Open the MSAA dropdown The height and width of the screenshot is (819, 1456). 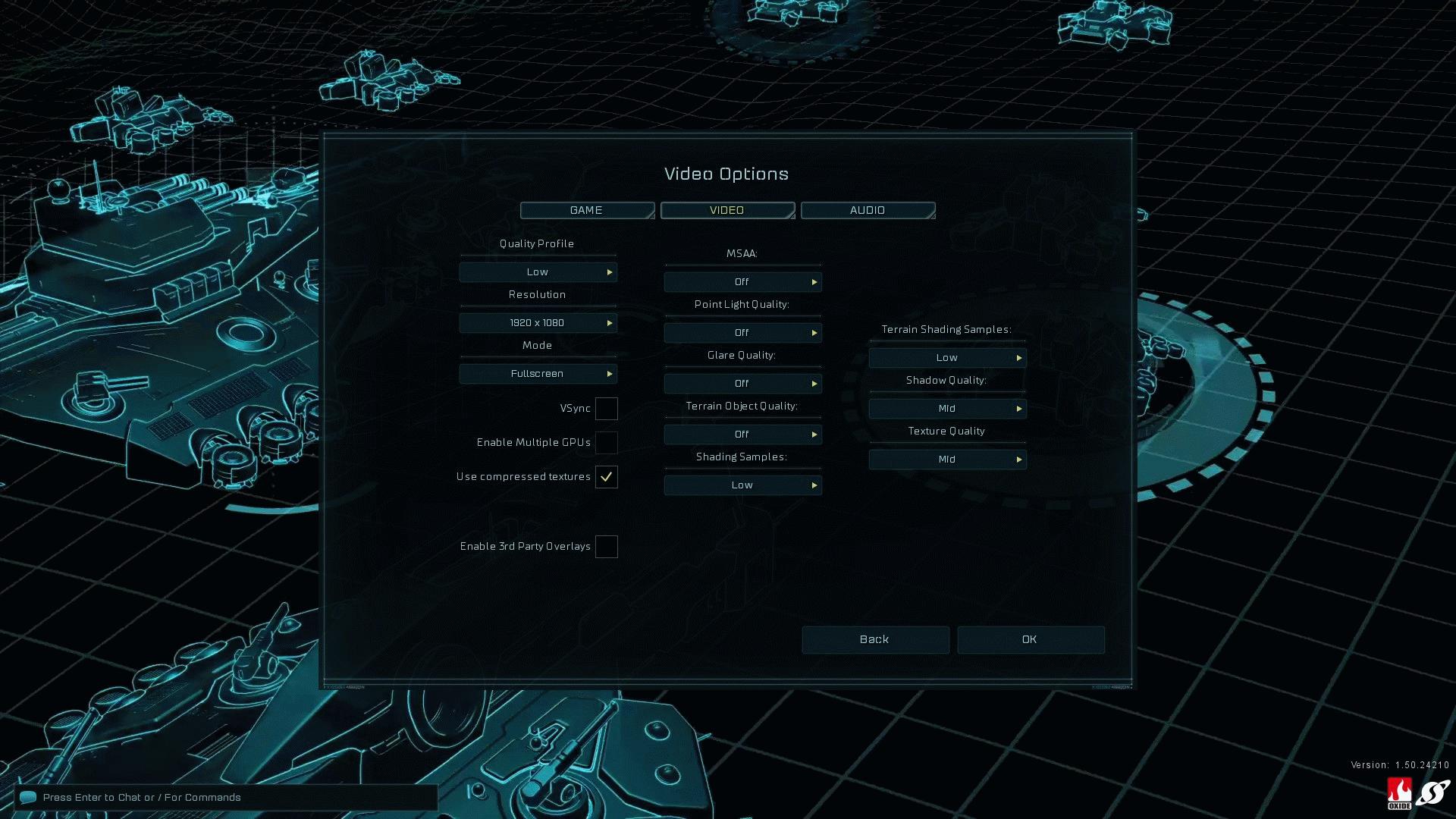coord(742,282)
